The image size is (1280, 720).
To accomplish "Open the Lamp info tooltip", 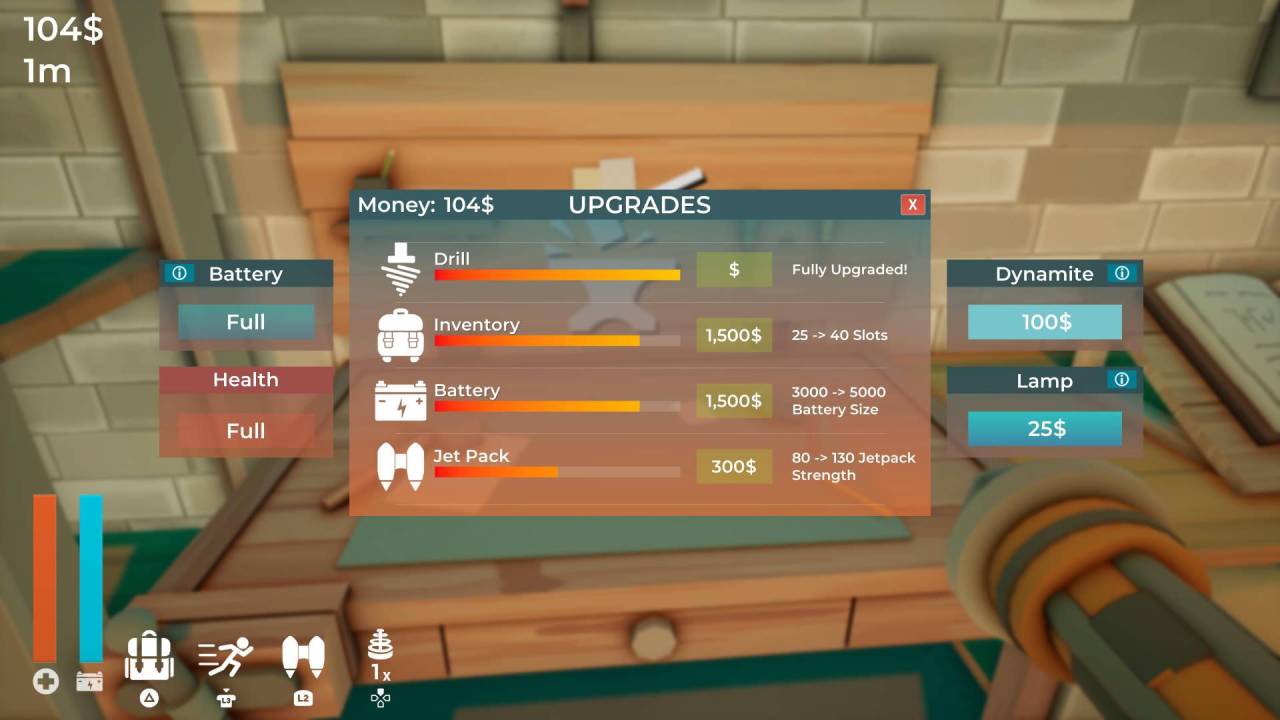I will (x=1121, y=380).
